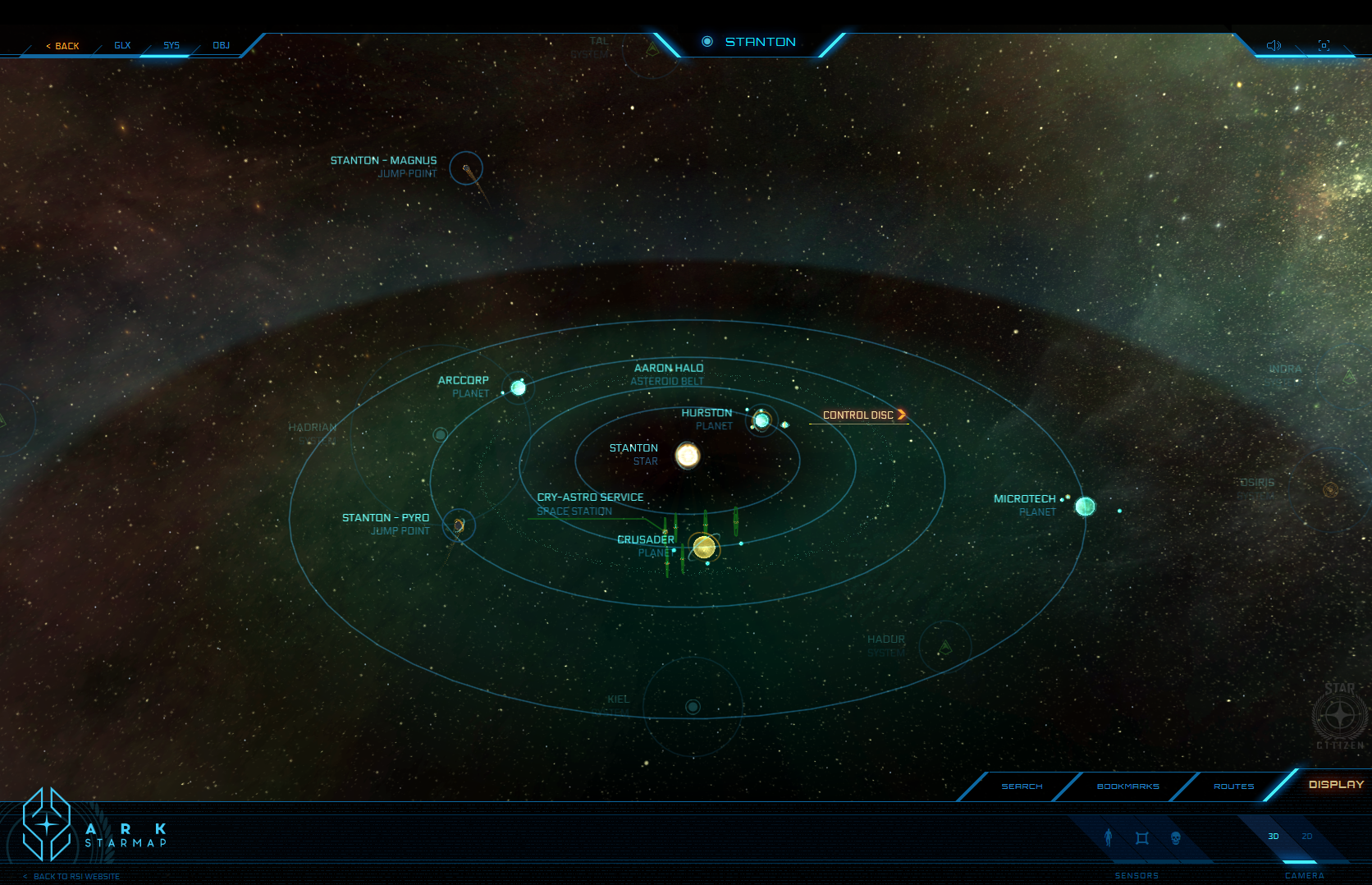
Task: Show the Bookmarks panel
Action: (x=1127, y=786)
